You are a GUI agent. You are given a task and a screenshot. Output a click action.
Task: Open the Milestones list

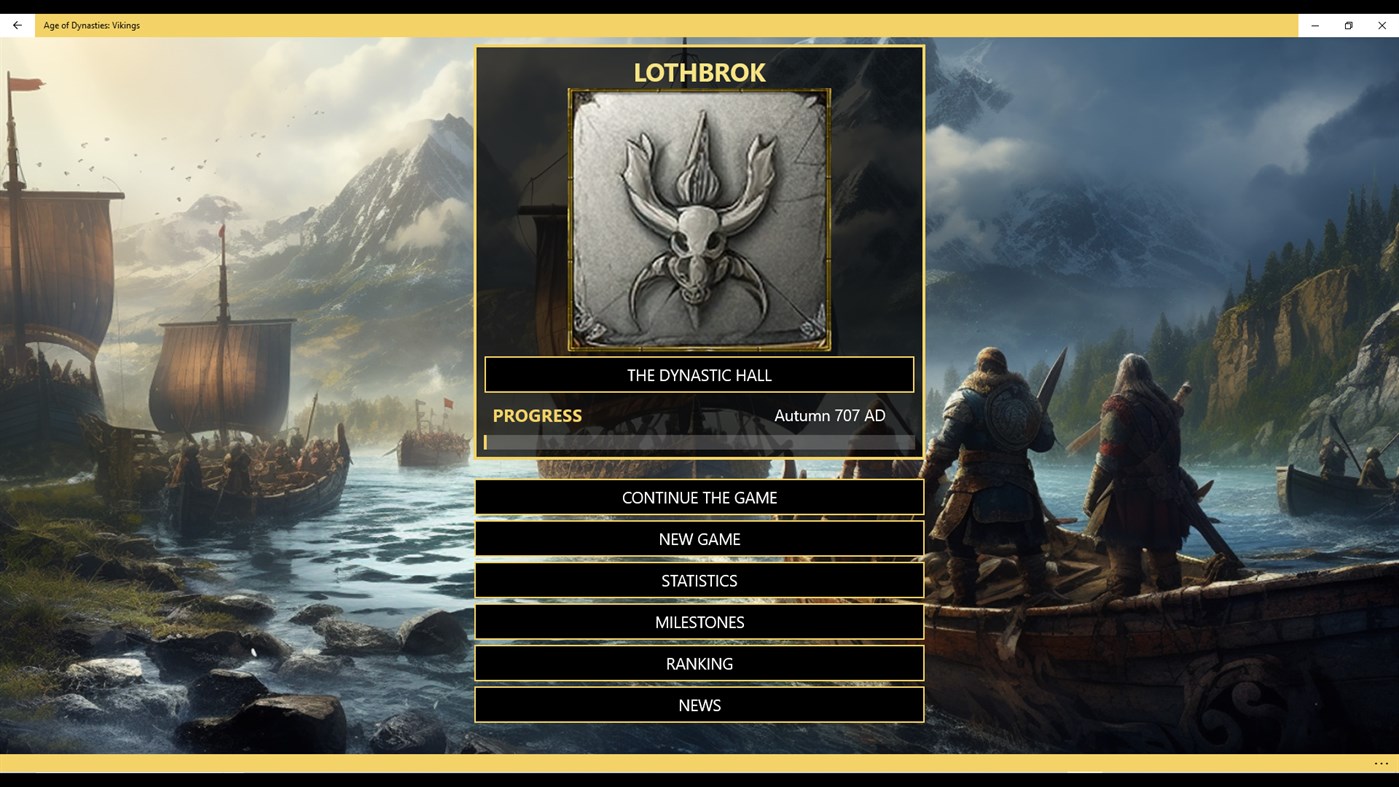(699, 621)
